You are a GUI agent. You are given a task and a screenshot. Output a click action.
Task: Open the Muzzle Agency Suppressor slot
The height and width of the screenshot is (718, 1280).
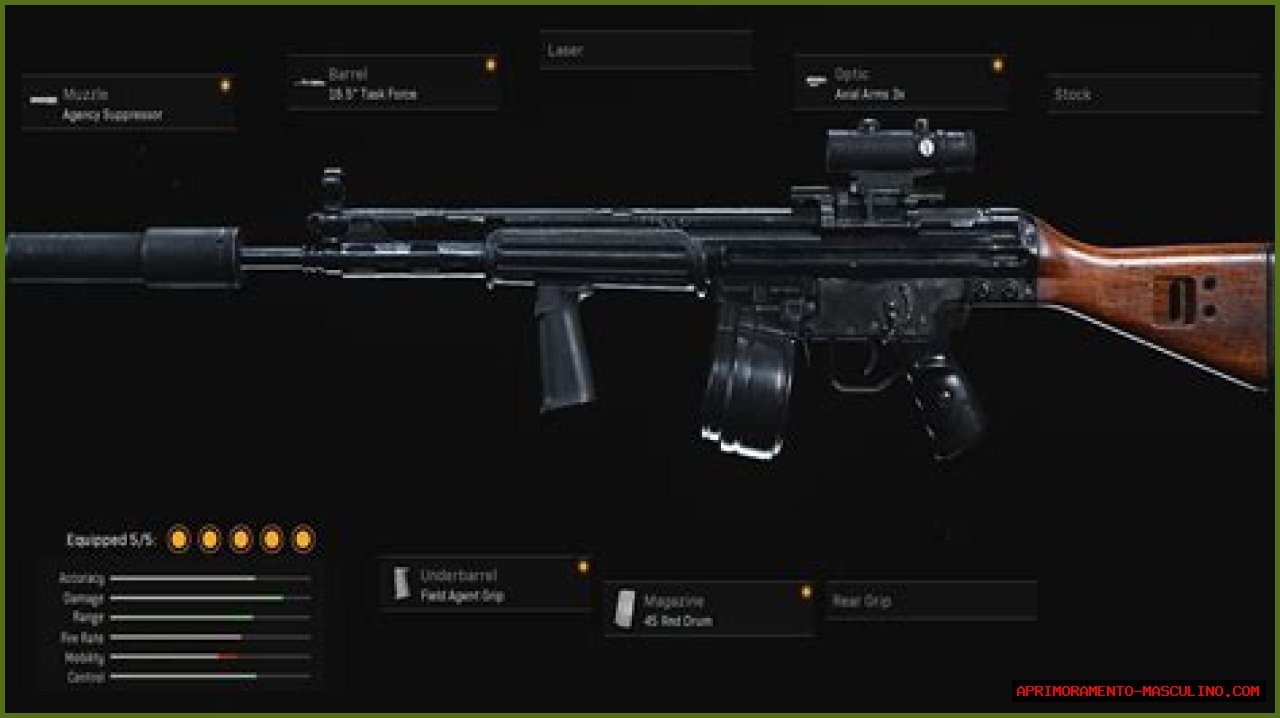point(128,103)
